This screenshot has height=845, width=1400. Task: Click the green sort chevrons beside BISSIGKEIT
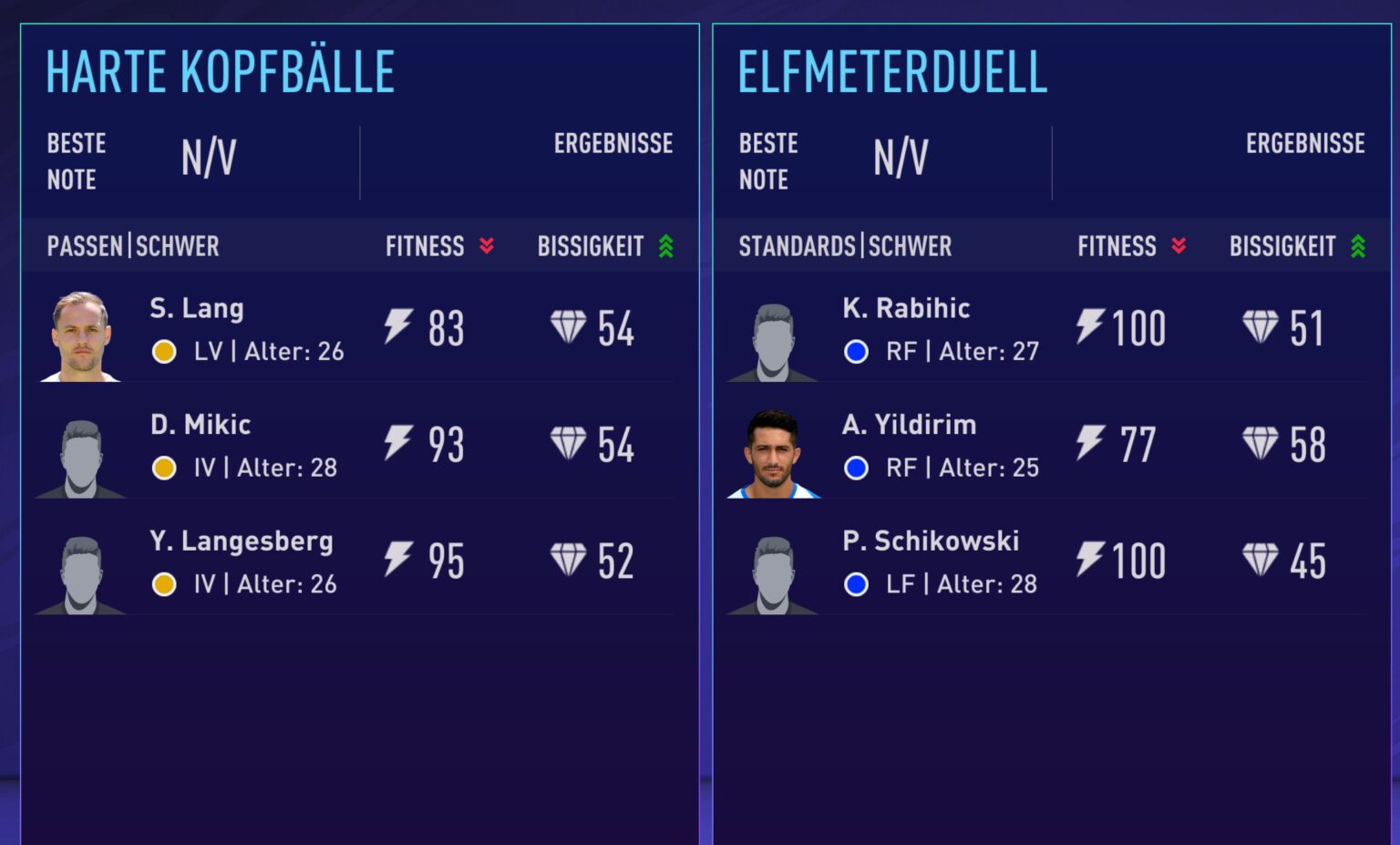tap(664, 245)
